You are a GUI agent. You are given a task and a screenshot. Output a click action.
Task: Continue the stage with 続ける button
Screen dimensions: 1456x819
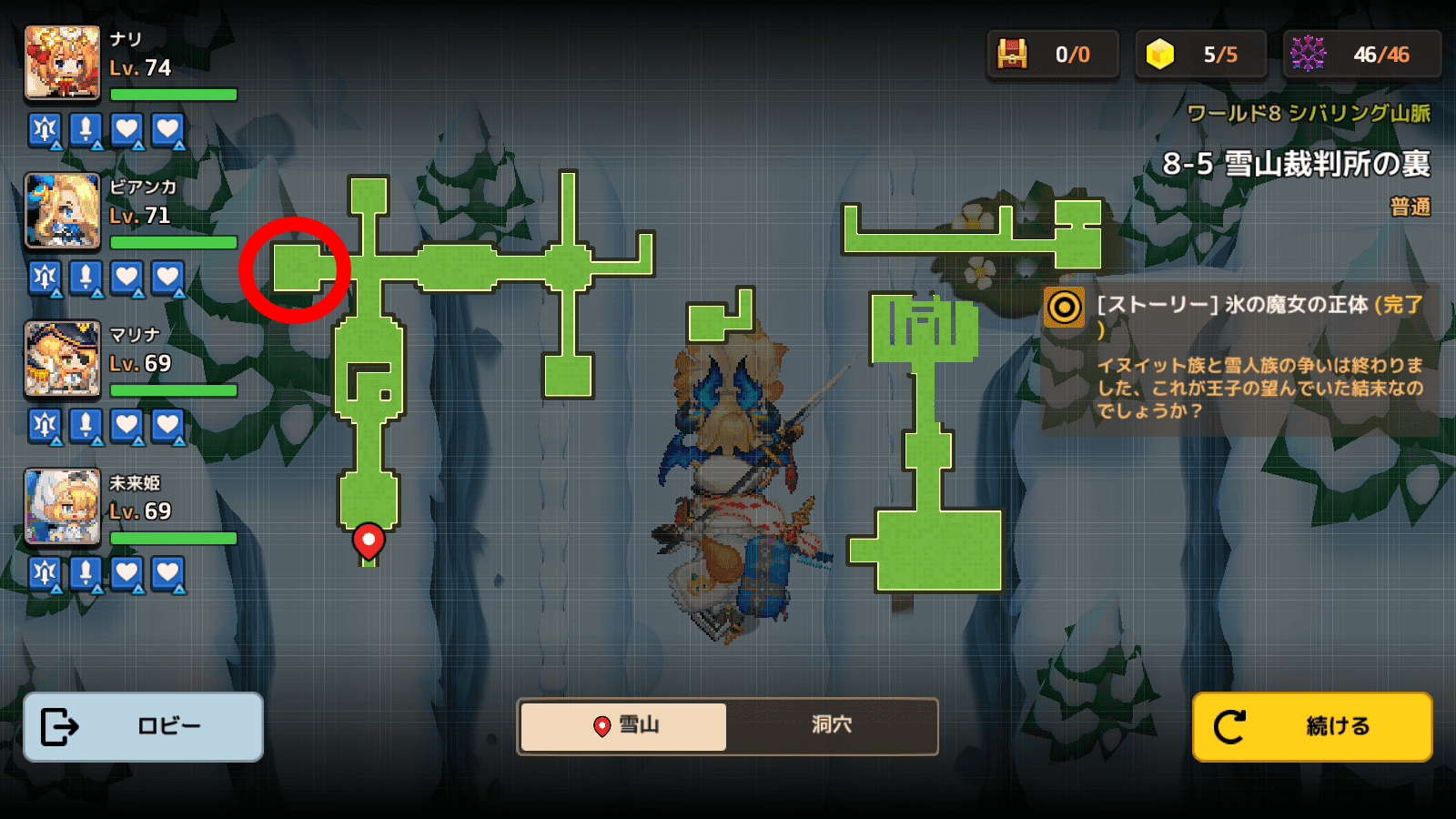click(1312, 726)
